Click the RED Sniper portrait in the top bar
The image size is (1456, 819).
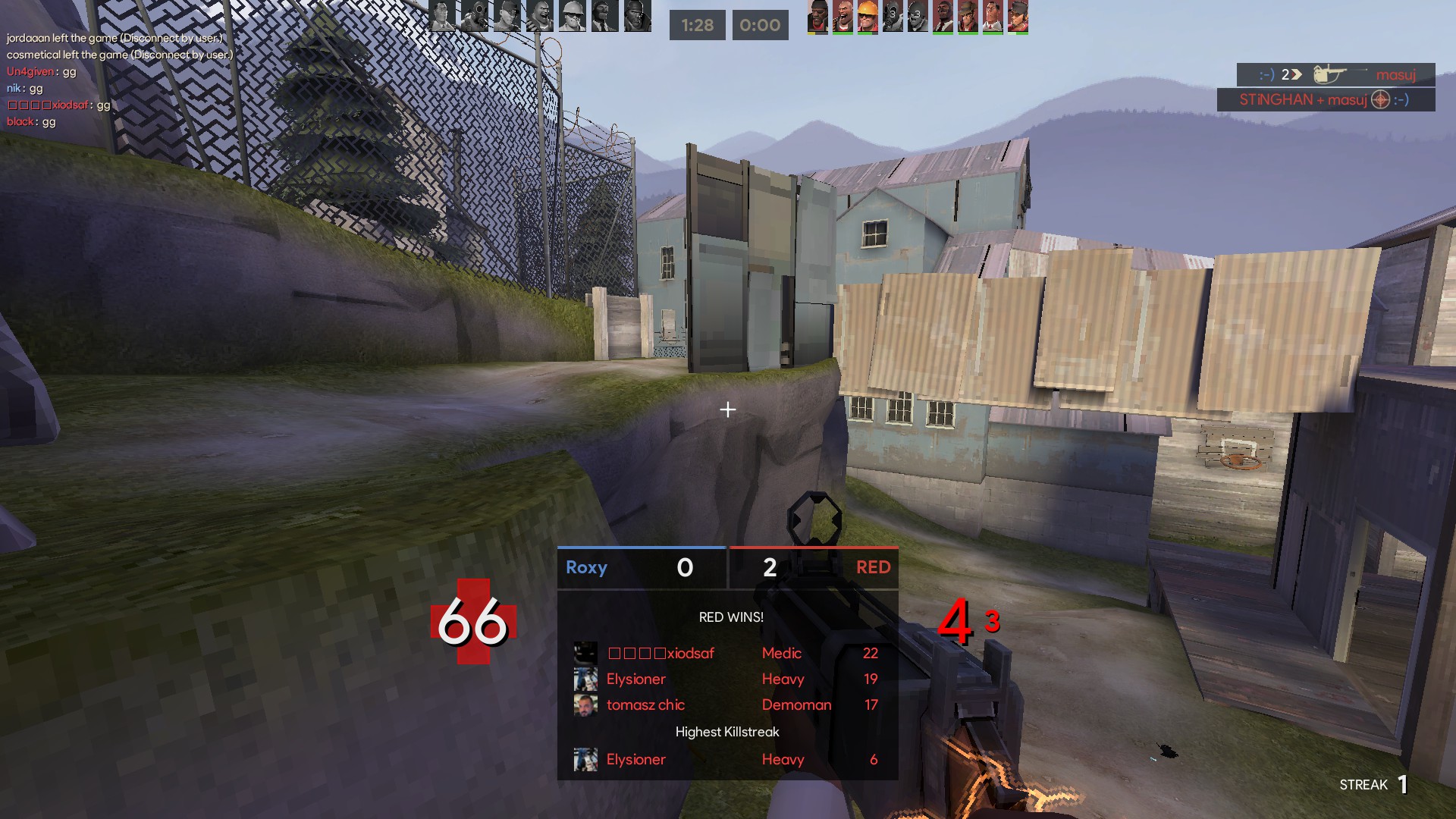(967, 16)
